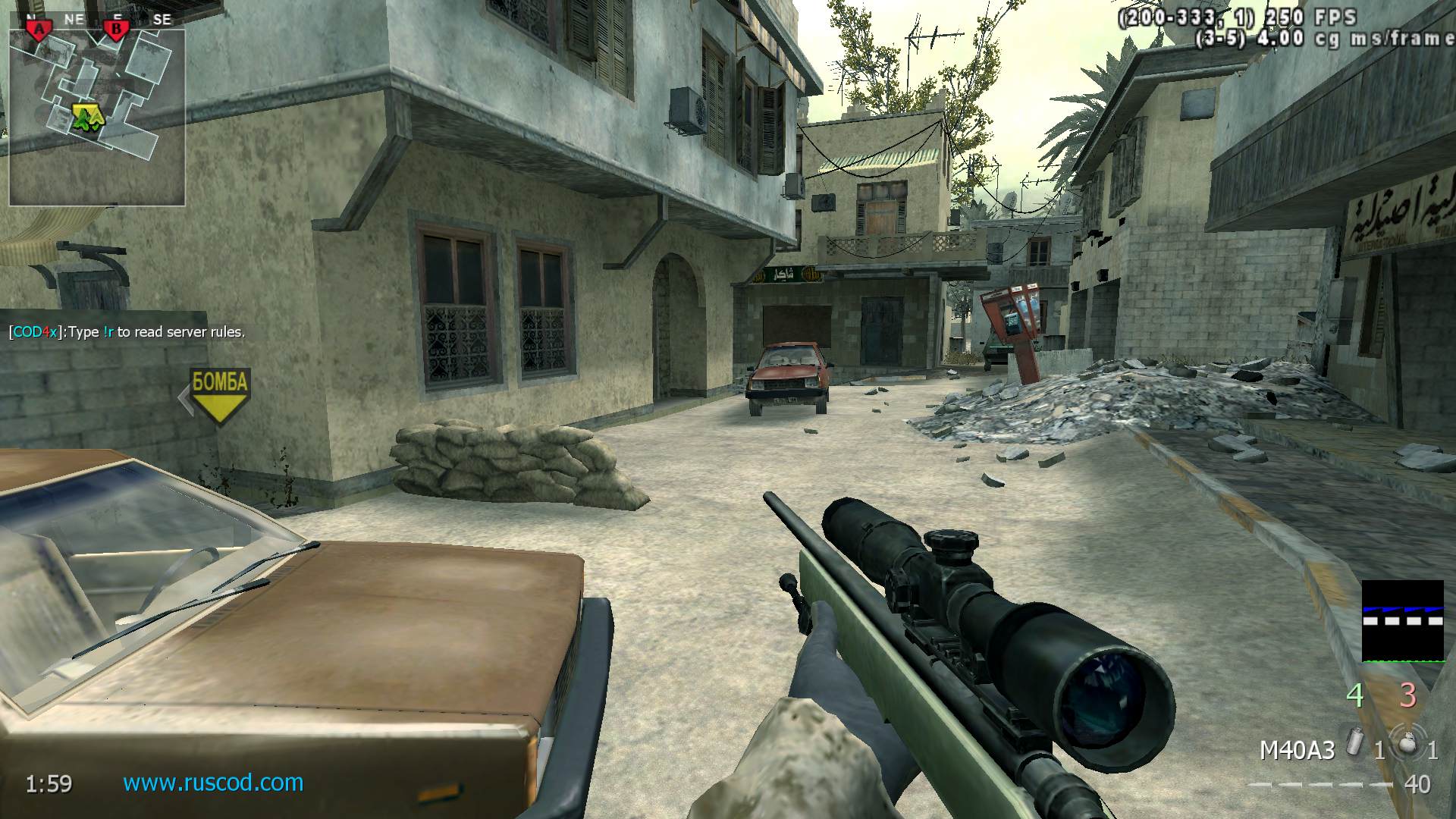Open the www.ruscod.com link
This screenshot has width=1456, height=819.
pyautogui.click(x=213, y=783)
